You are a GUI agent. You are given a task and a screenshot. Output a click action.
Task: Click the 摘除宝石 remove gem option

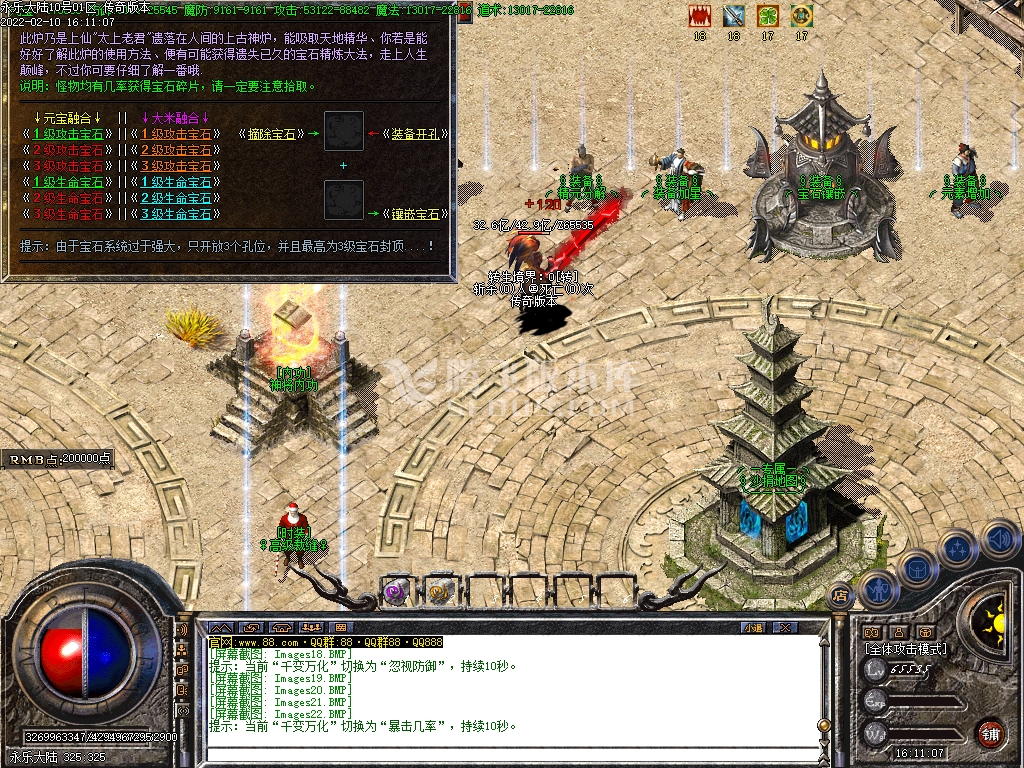pos(271,134)
